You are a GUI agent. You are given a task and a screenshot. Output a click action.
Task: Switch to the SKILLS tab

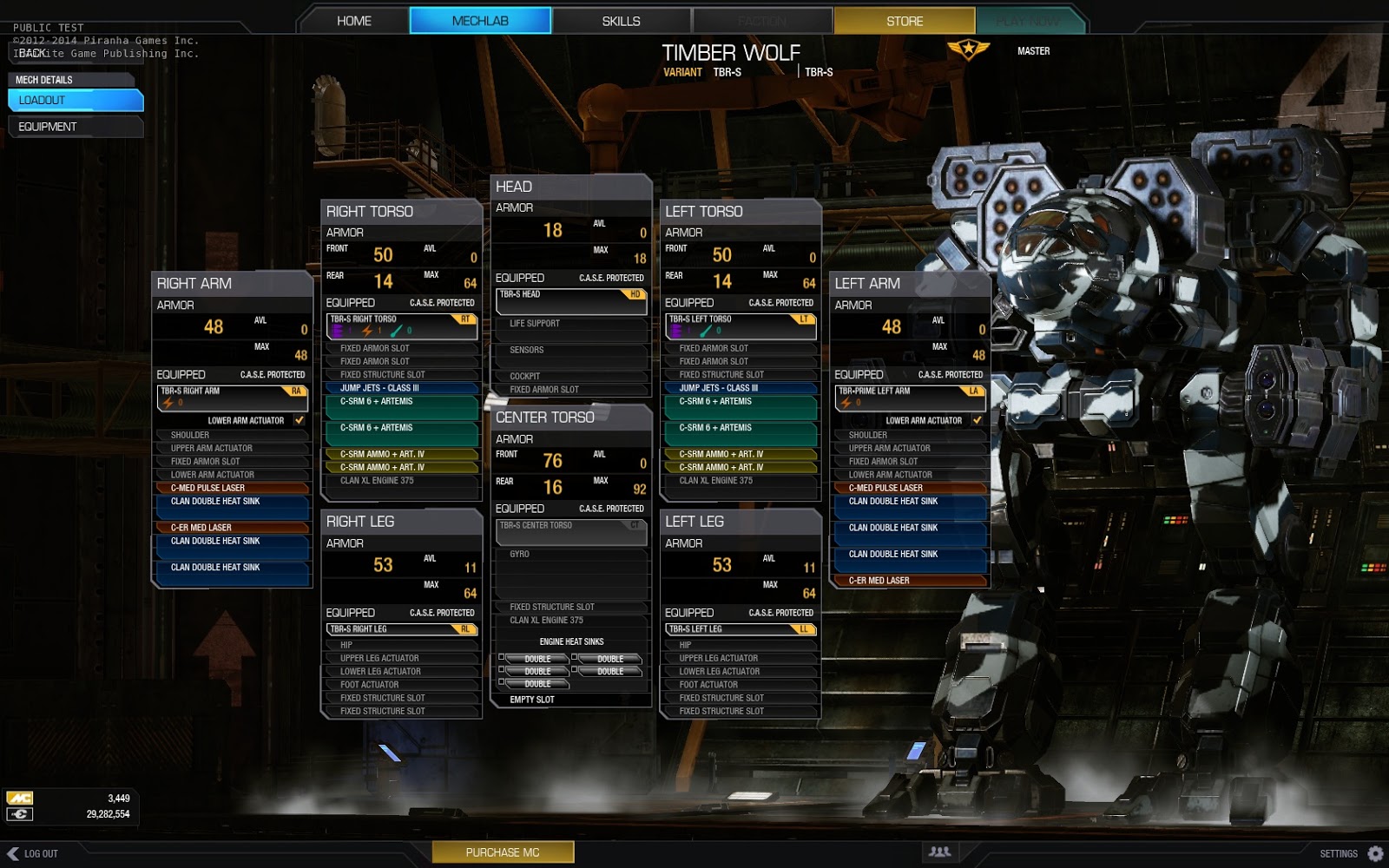[620, 20]
